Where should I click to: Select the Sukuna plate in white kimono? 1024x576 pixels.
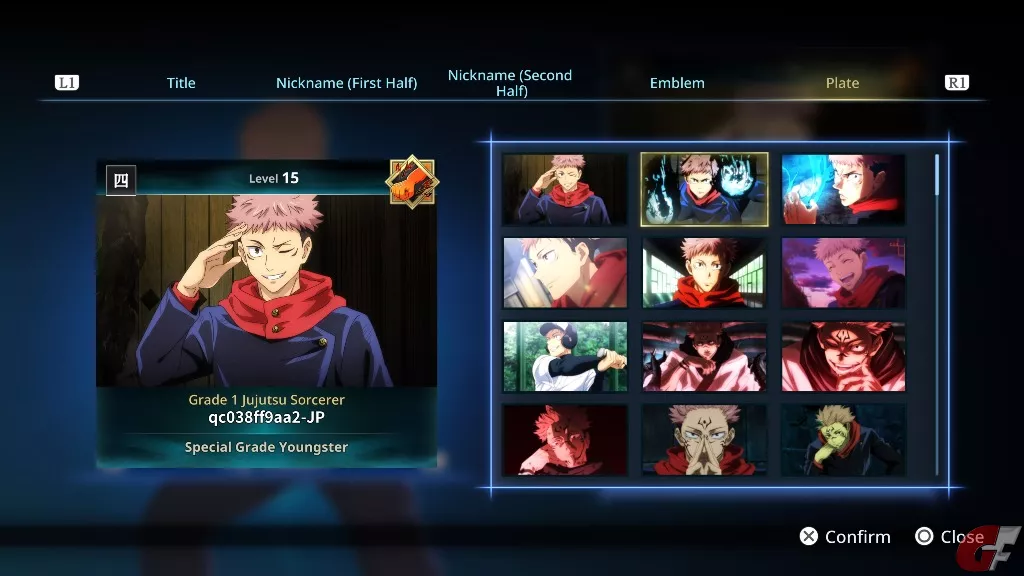click(x=704, y=356)
